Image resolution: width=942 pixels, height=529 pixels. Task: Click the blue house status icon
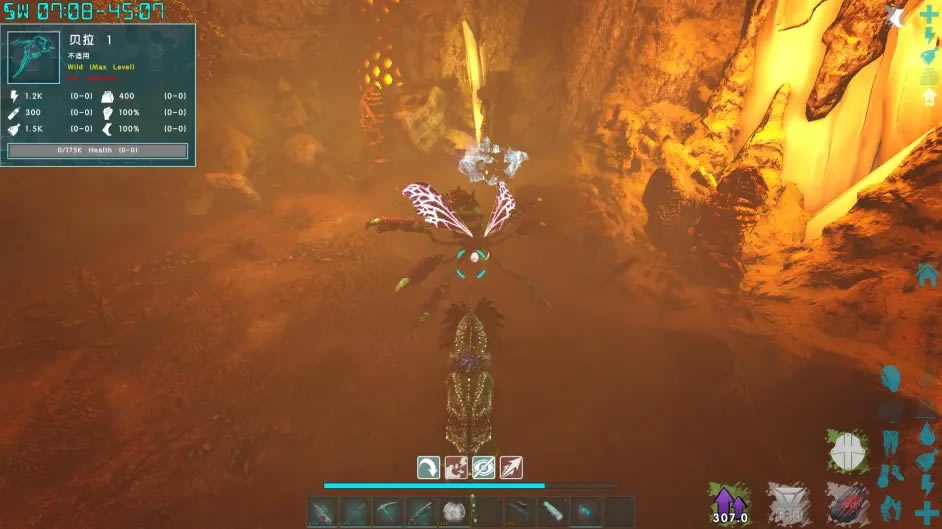[x=926, y=274]
